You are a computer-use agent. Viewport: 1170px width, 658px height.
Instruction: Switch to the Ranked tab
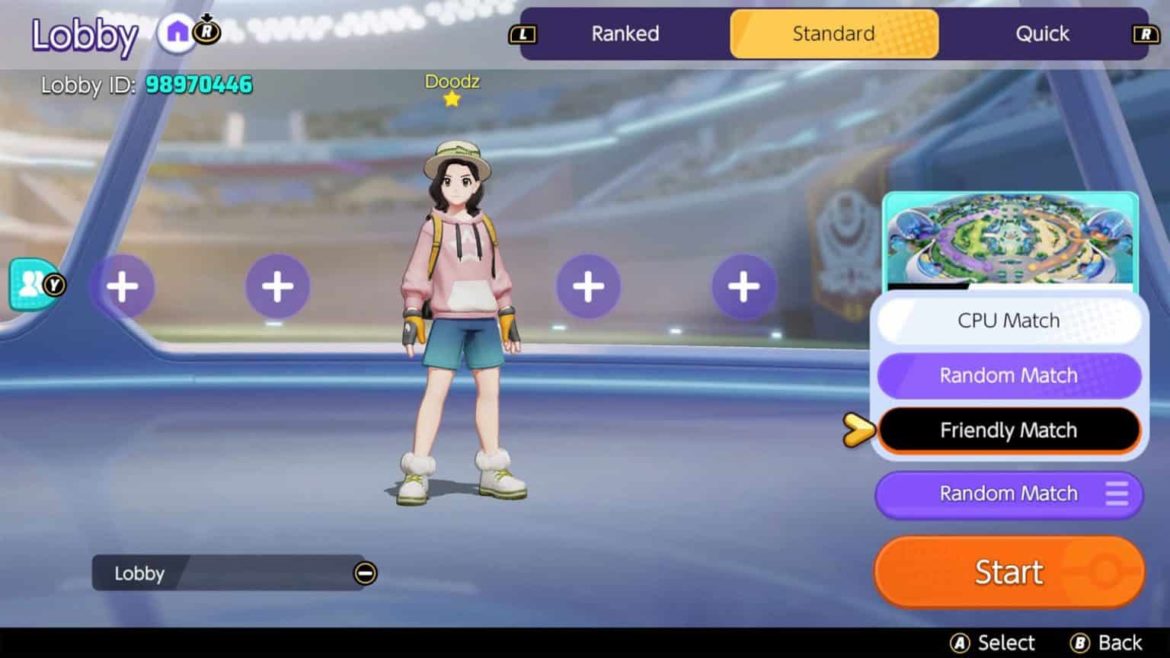click(x=625, y=34)
